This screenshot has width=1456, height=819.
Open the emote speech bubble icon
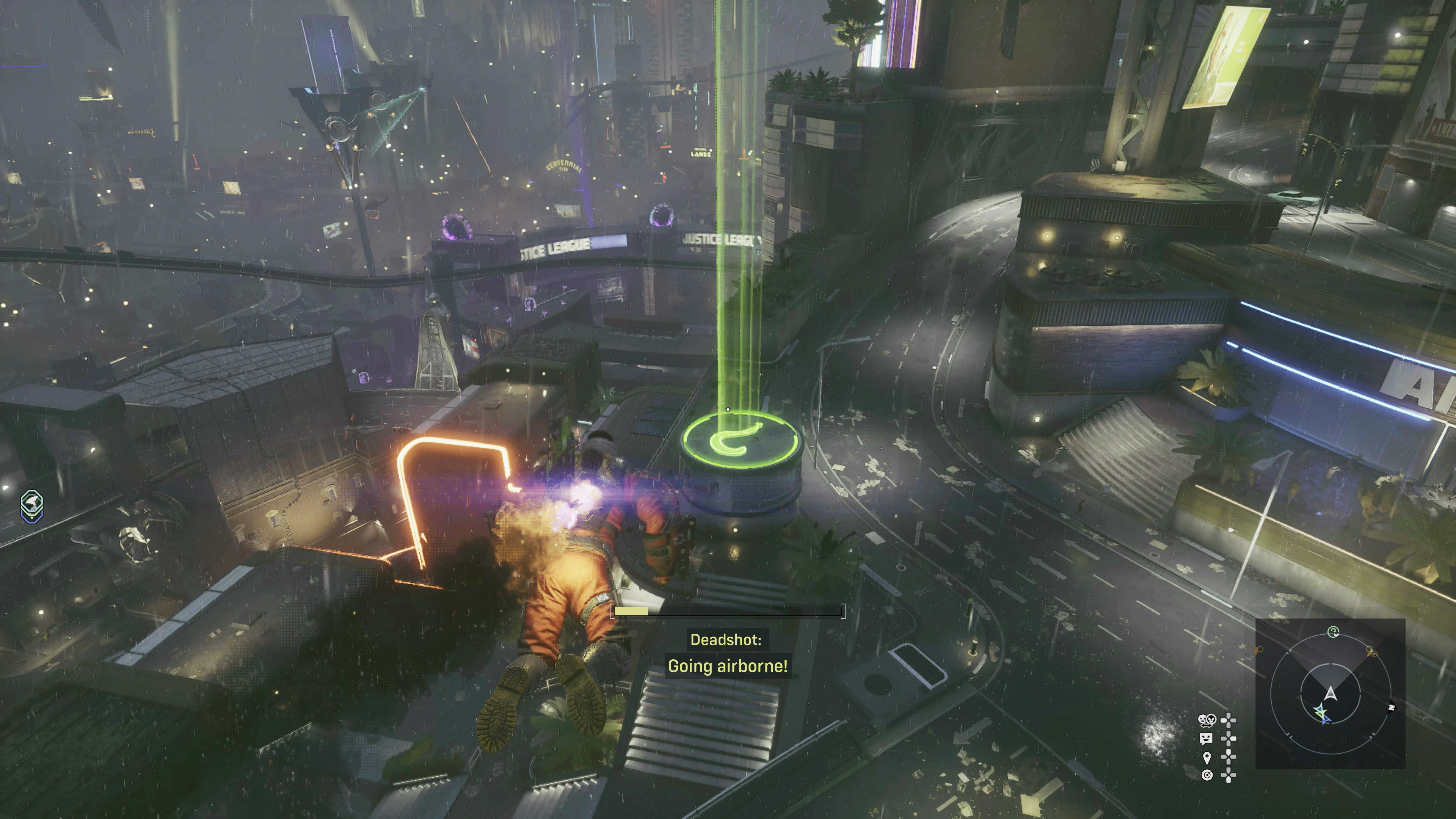click(x=1206, y=738)
